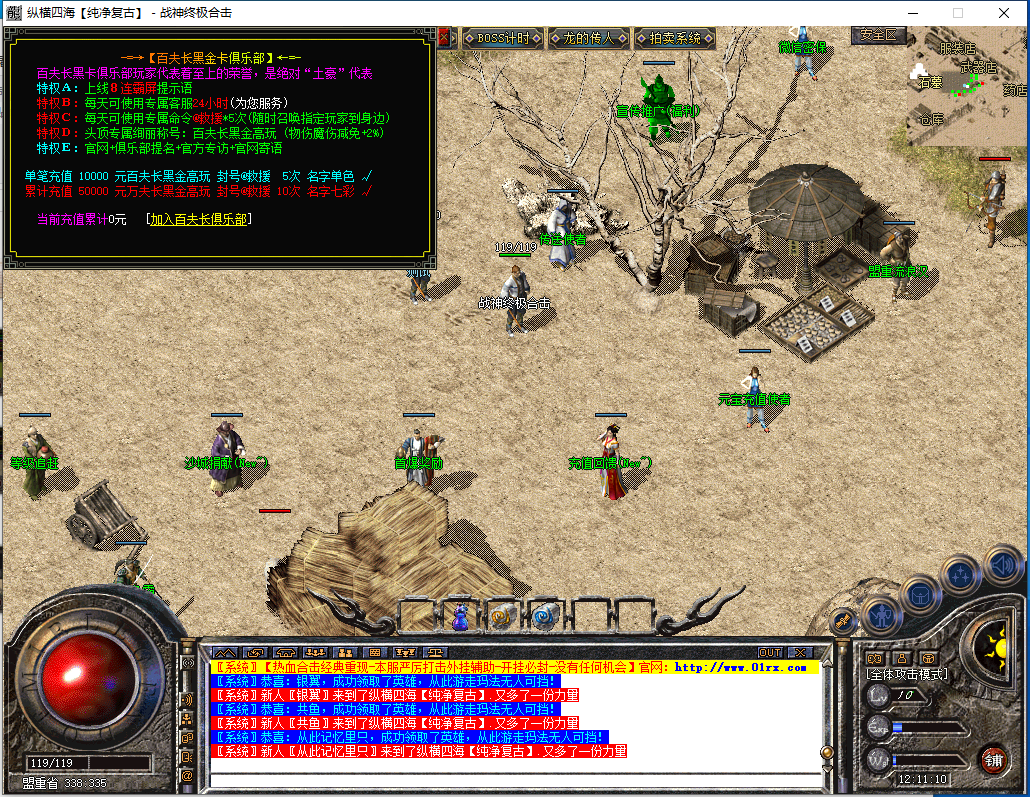Screen dimensions: 1030x797
Task: Click the 加入百夫长俱乐部 link
Action: click(199, 219)
